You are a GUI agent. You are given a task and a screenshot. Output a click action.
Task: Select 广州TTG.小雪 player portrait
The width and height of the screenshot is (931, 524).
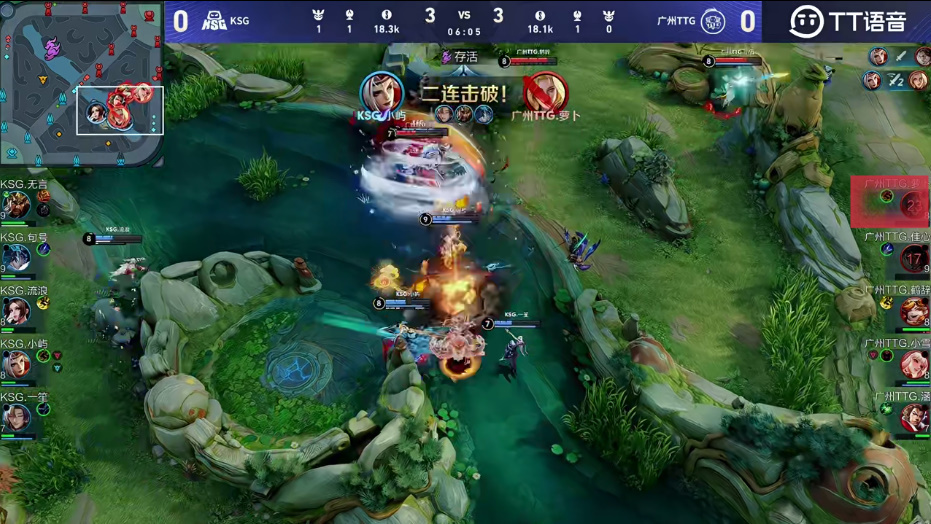(913, 365)
